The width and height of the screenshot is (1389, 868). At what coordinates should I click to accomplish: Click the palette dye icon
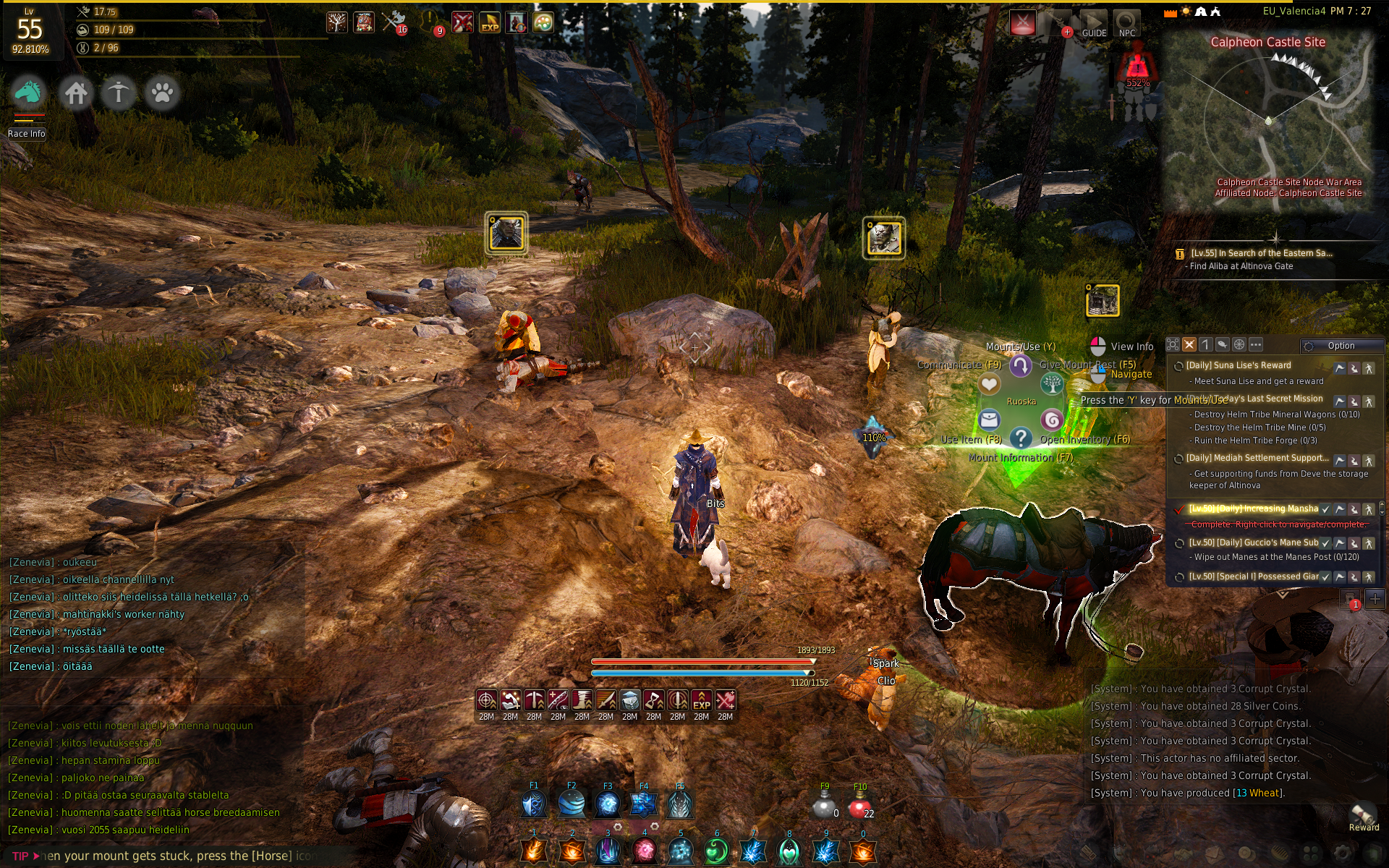click(543, 22)
